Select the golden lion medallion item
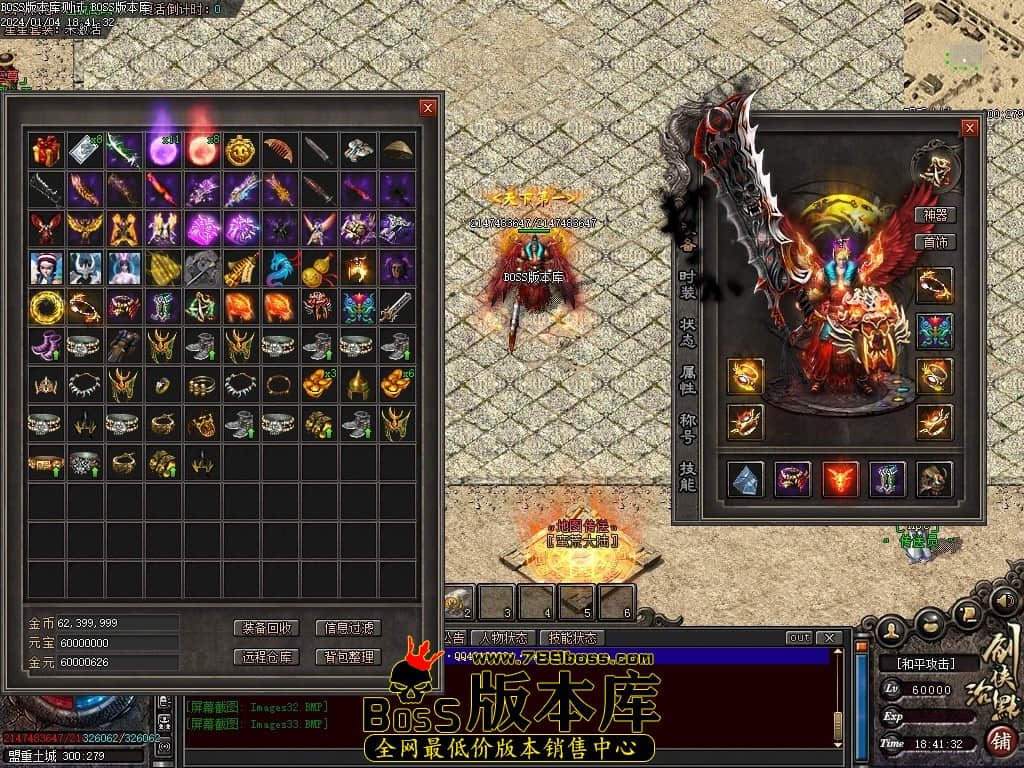This screenshot has width=1024, height=768. pos(241,151)
